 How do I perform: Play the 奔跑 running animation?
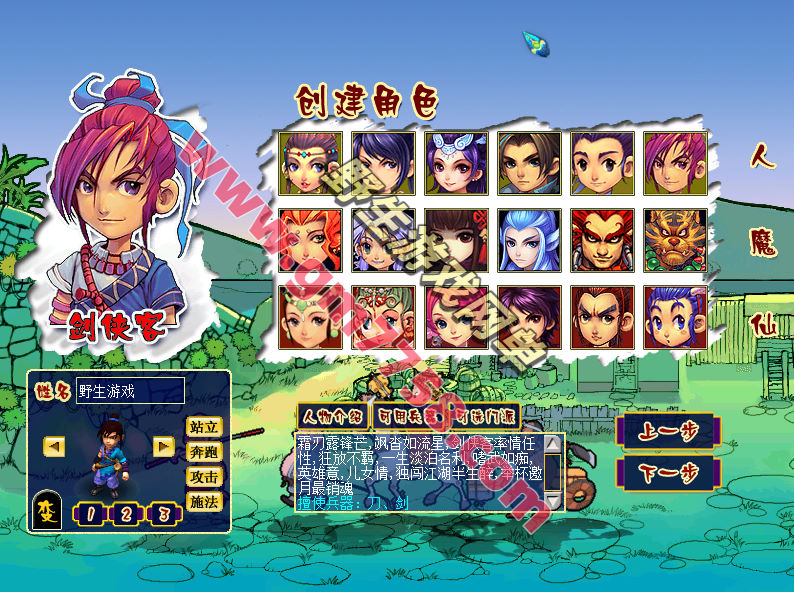(x=204, y=452)
